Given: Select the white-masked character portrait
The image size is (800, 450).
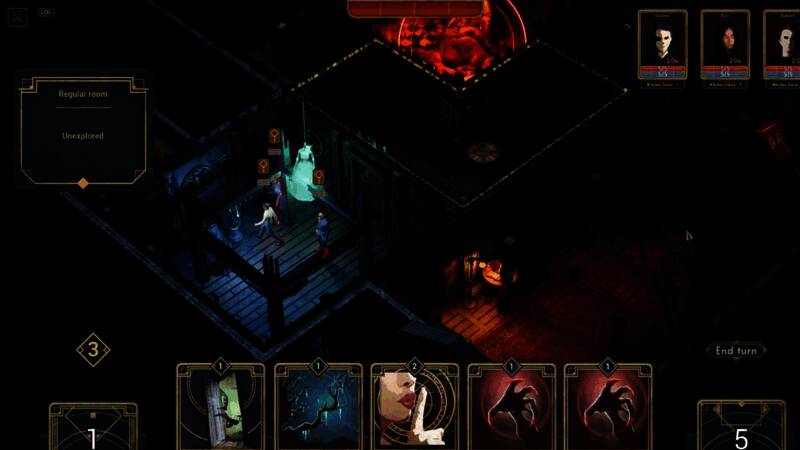Looking at the screenshot, I should 663,45.
